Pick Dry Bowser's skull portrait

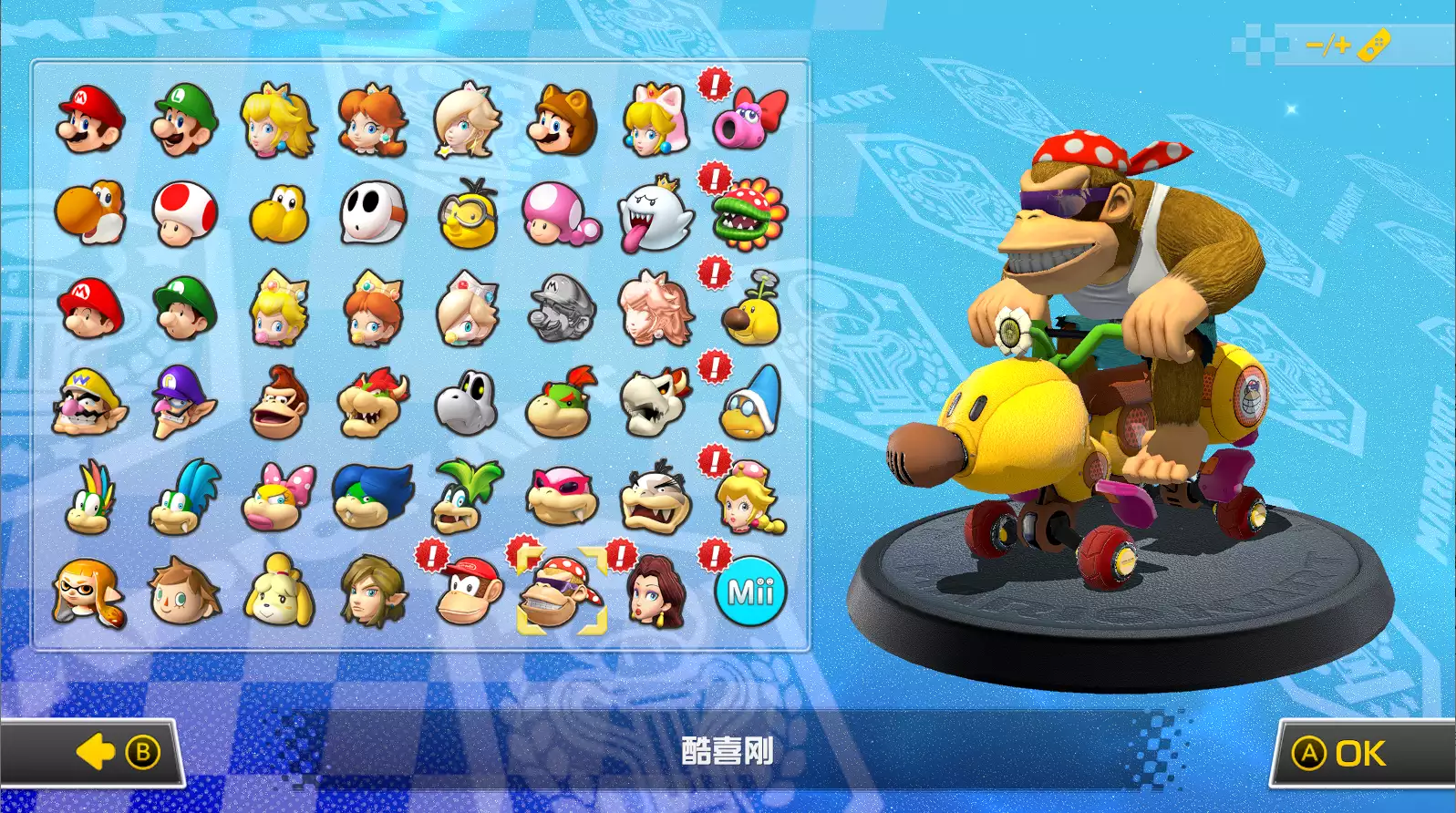tap(655, 403)
